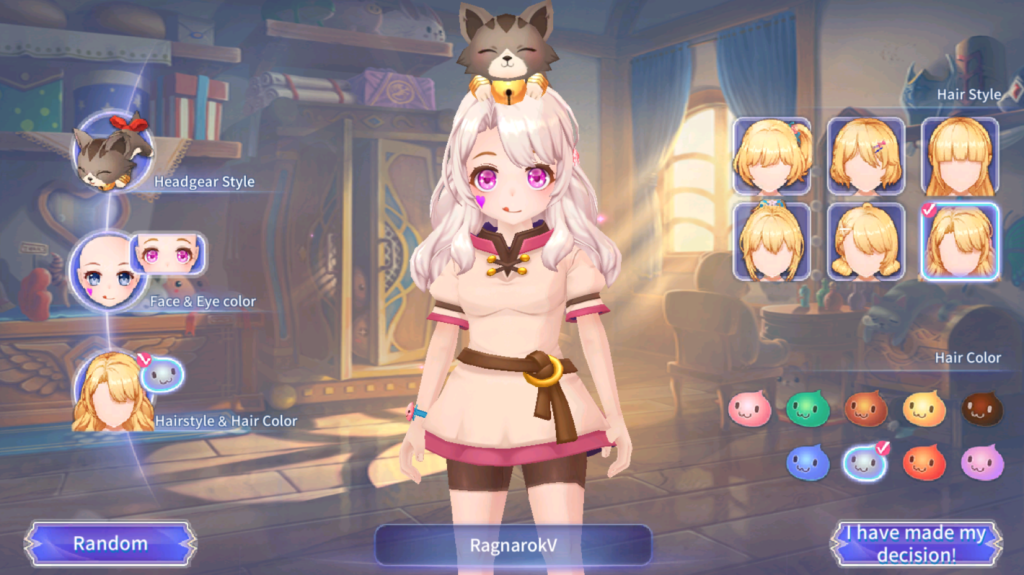Switch to Face & Eye color category

108,270
